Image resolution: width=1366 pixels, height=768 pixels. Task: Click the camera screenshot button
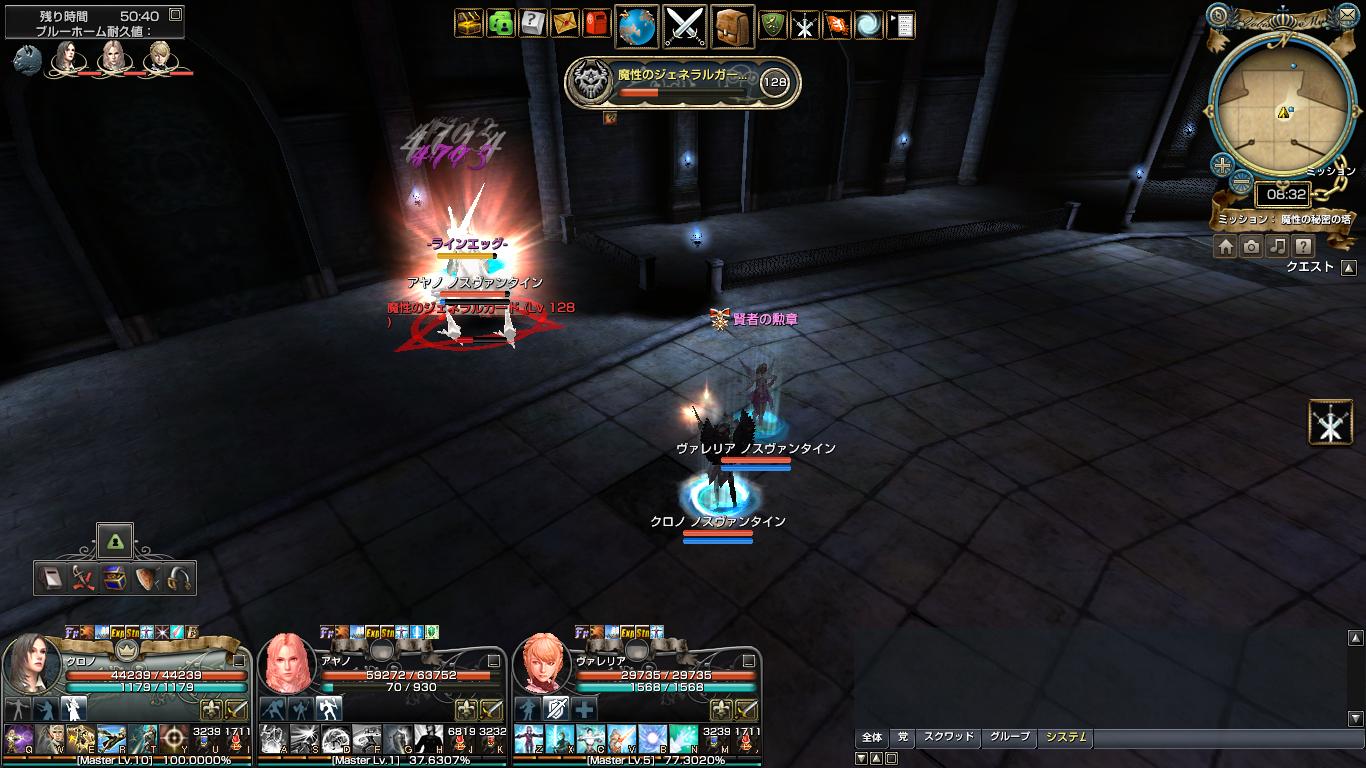[x=1251, y=246]
